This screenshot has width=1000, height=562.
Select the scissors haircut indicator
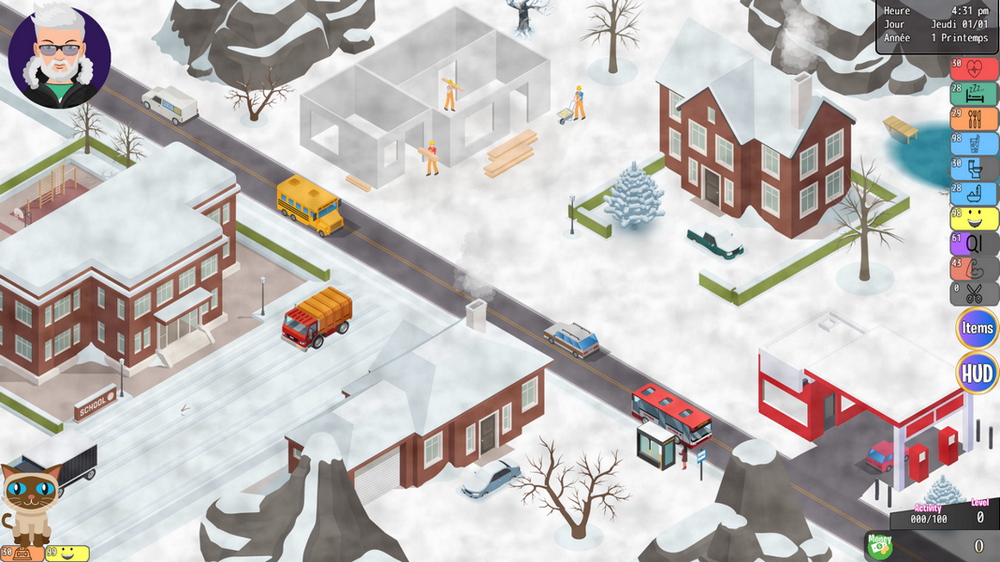(973, 293)
